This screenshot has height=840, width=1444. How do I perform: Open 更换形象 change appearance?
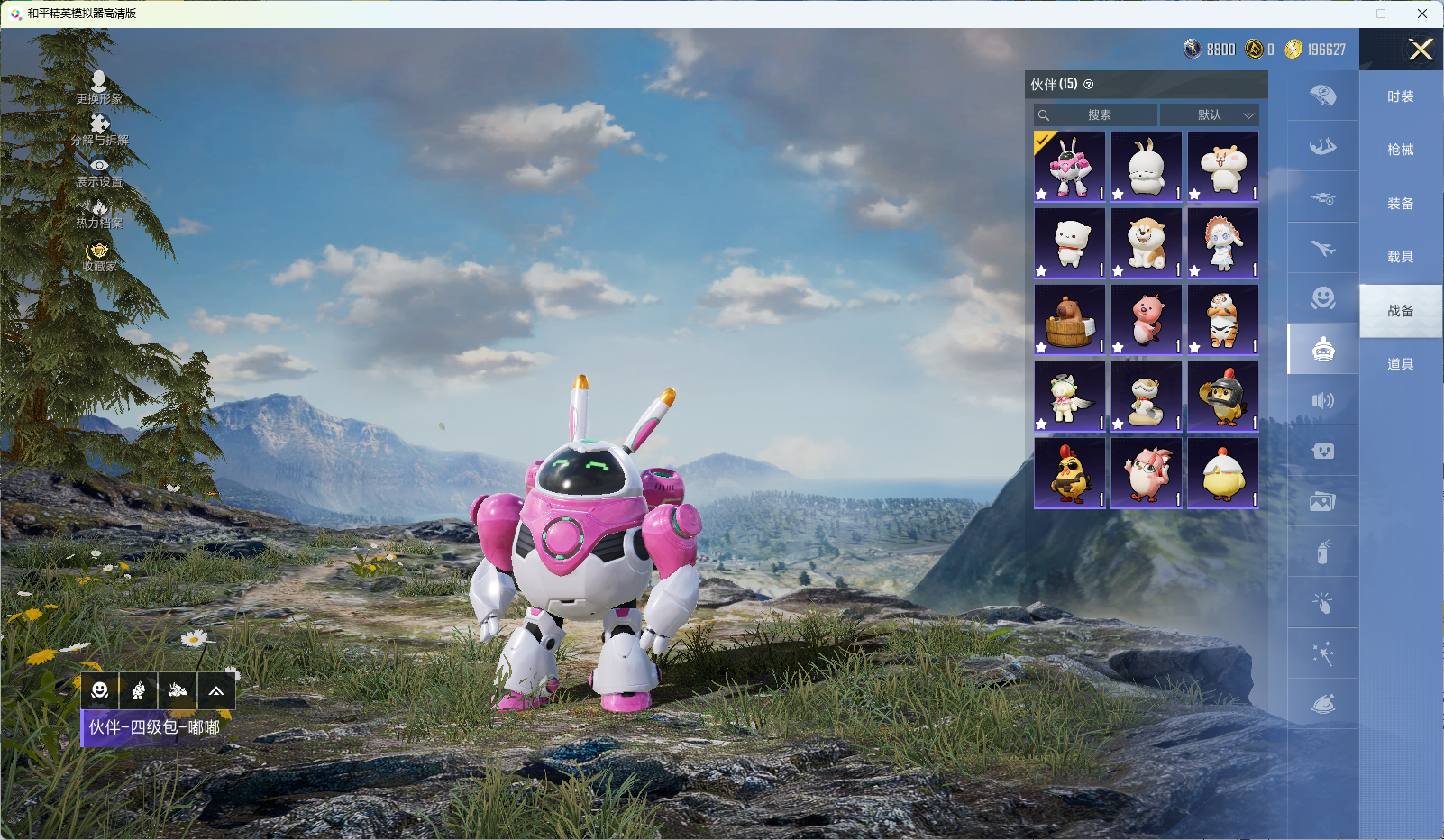pos(99,87)
